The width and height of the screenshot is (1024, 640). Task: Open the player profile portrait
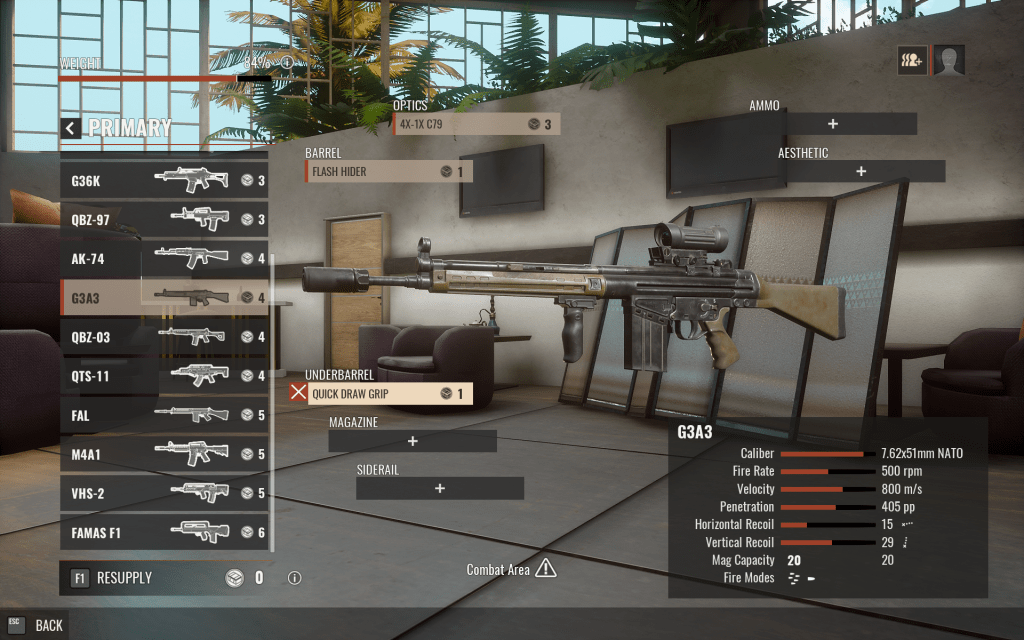[x=949, y=61]
